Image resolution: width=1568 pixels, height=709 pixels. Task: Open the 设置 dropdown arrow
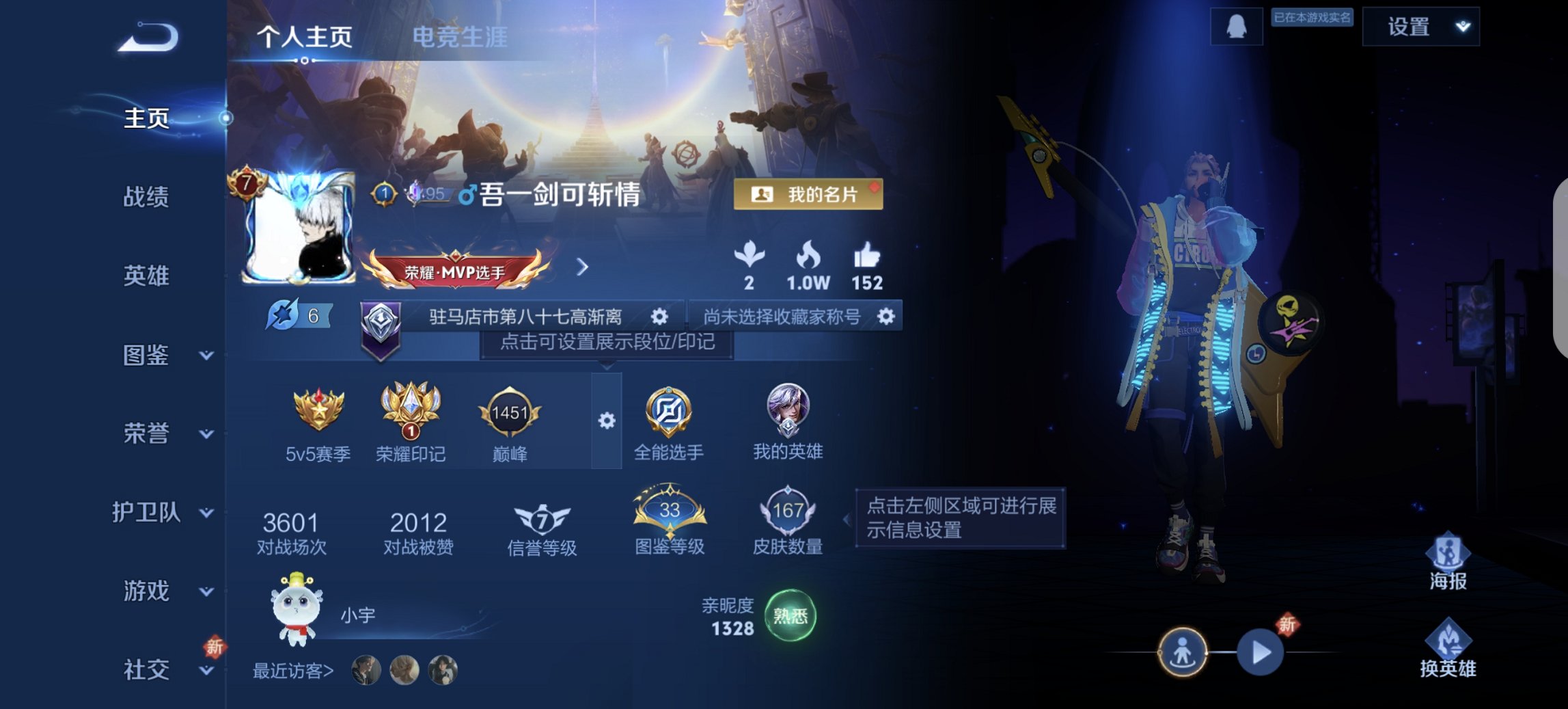[x=1464, y=27]
